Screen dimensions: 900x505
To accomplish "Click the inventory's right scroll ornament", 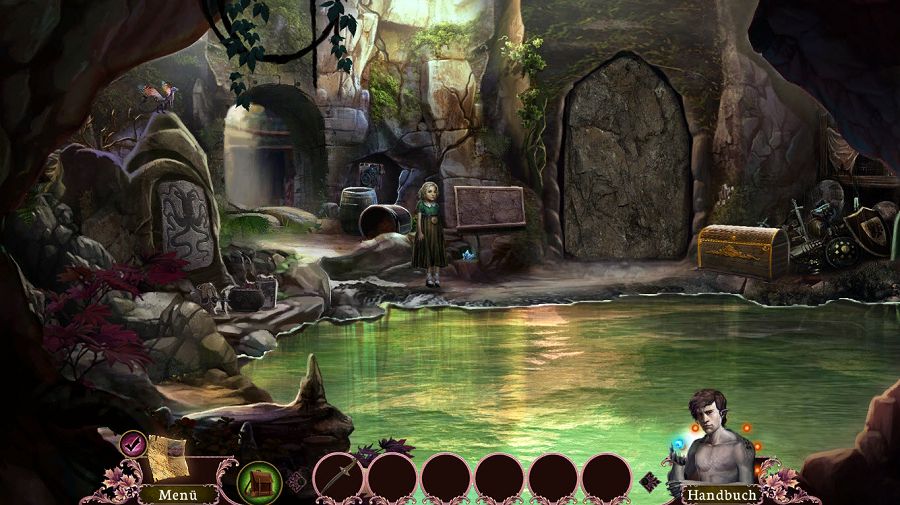I will coord(648,481).
